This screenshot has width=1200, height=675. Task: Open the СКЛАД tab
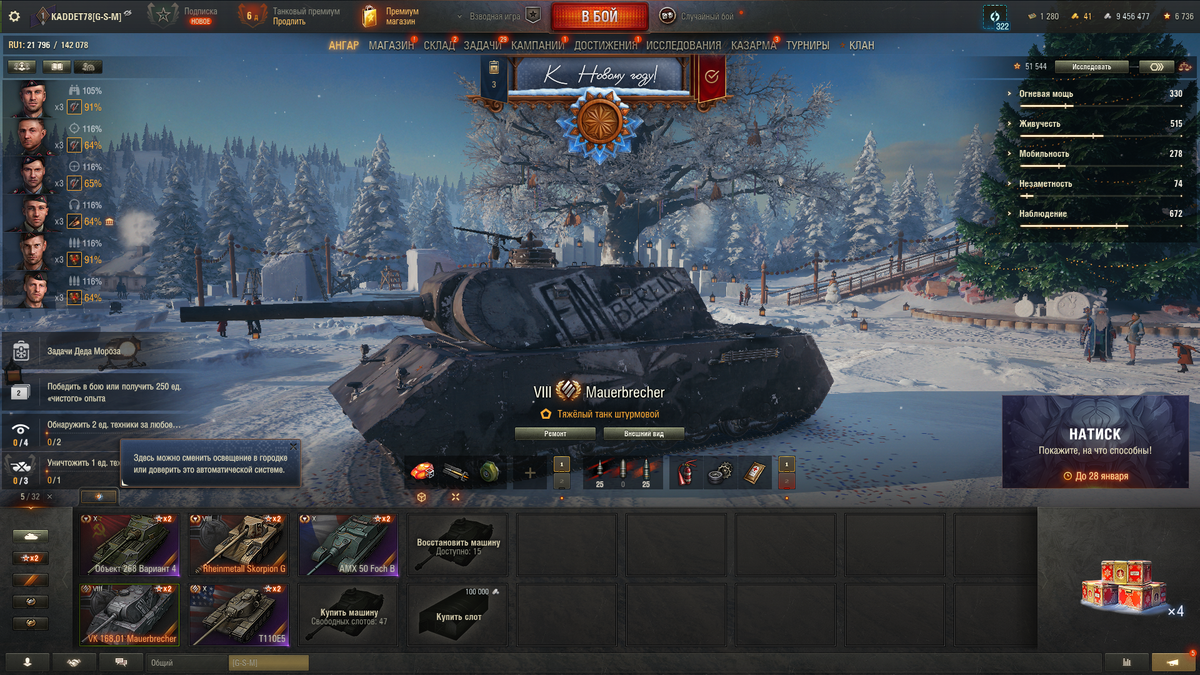[x=439, y=45]
